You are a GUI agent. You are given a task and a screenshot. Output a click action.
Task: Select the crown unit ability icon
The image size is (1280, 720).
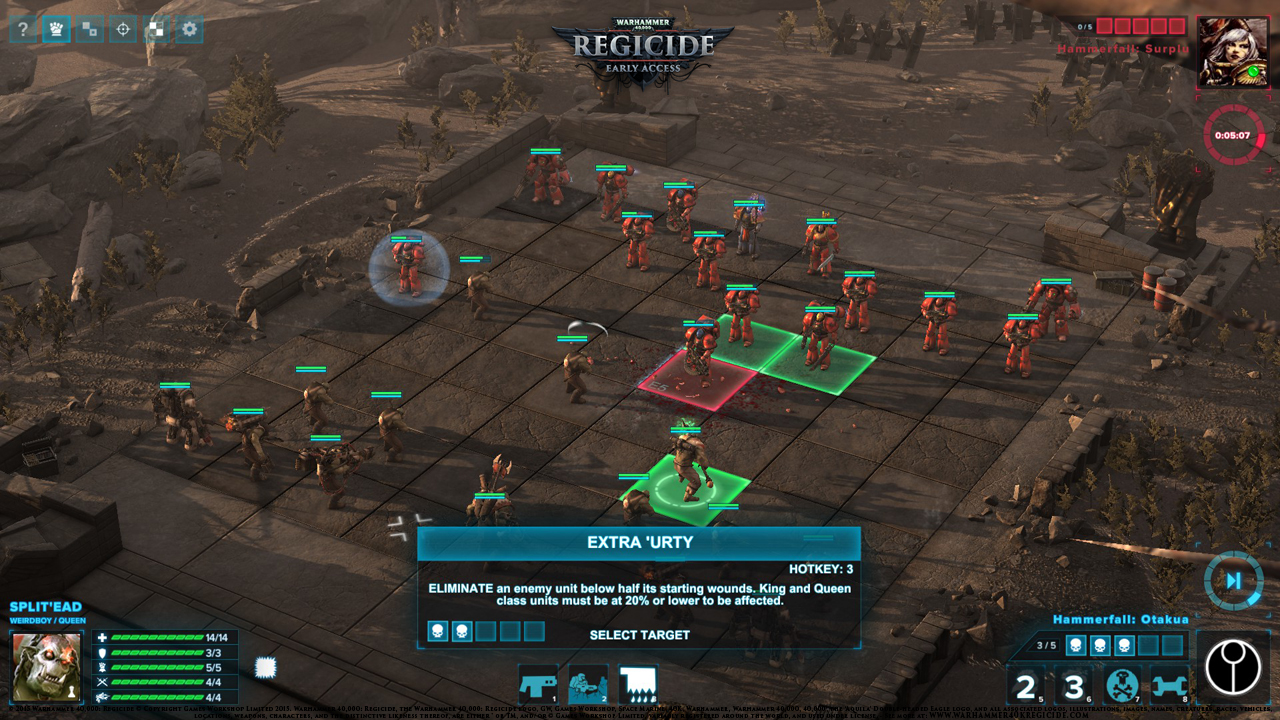pos(54,29)
